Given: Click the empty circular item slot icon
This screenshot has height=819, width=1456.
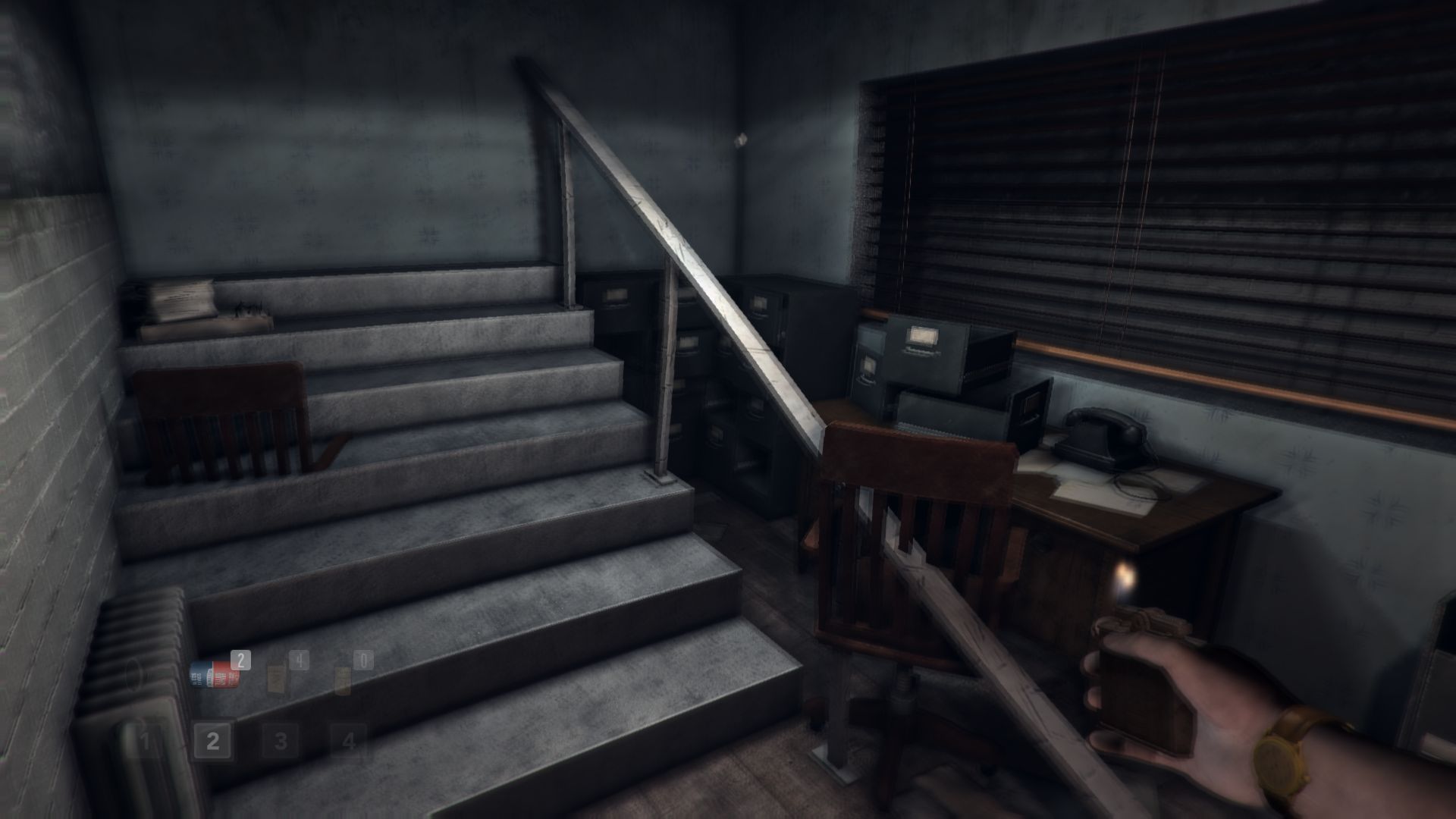Looking at the screenshot, I should point(133,676).
